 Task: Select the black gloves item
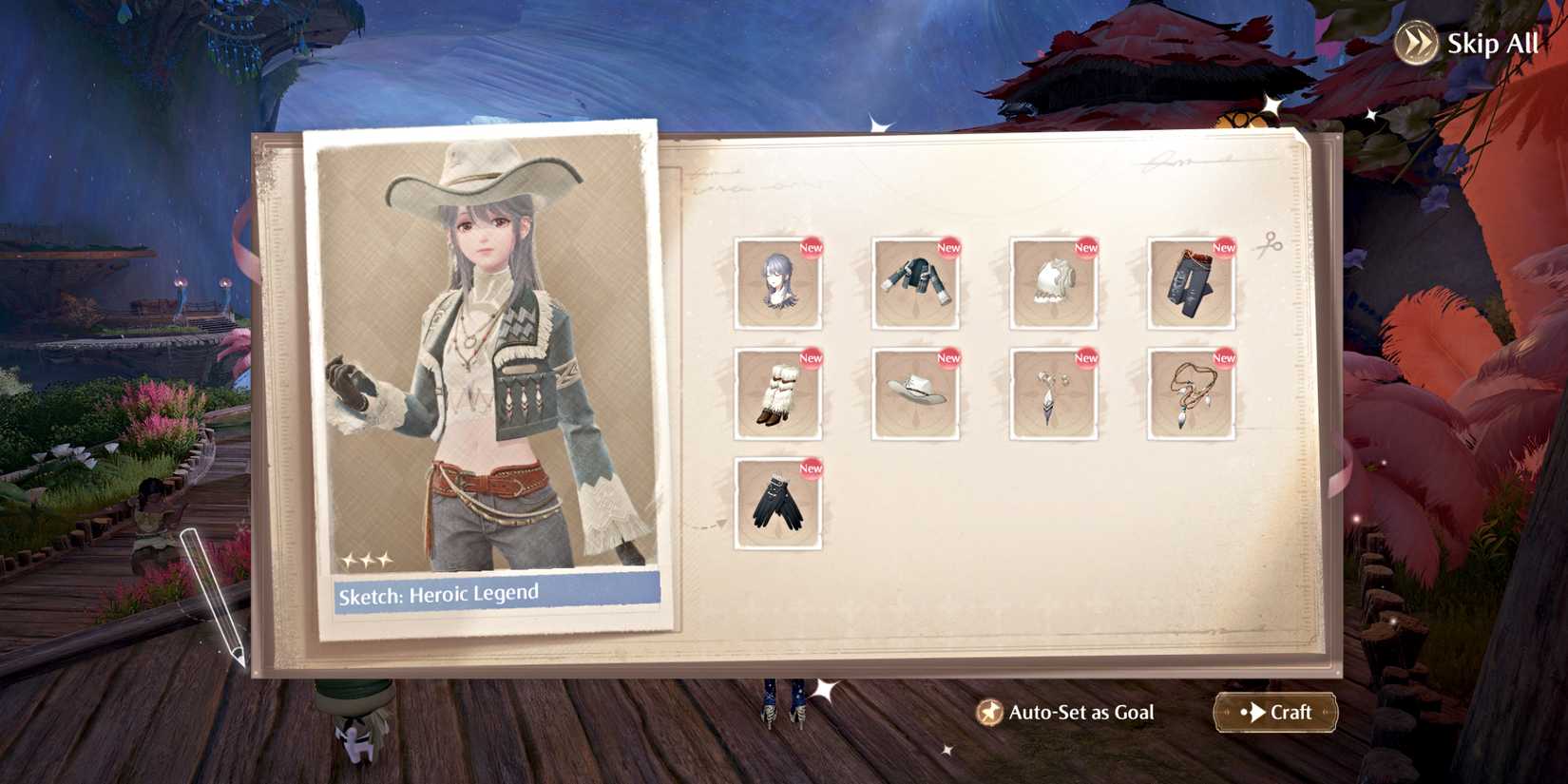point(777,504)
